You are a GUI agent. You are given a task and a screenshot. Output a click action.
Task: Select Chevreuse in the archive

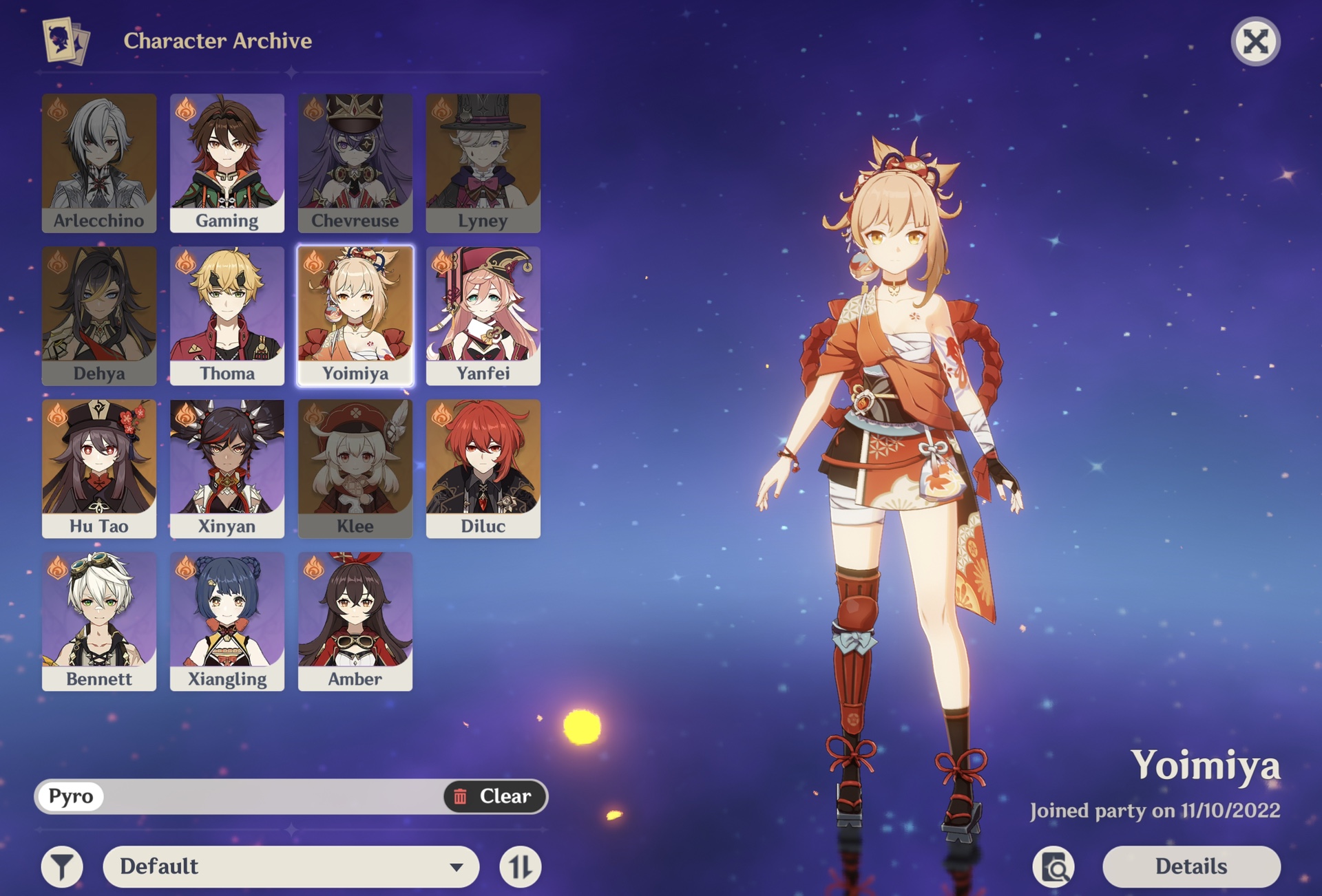[x=355, y=163]
